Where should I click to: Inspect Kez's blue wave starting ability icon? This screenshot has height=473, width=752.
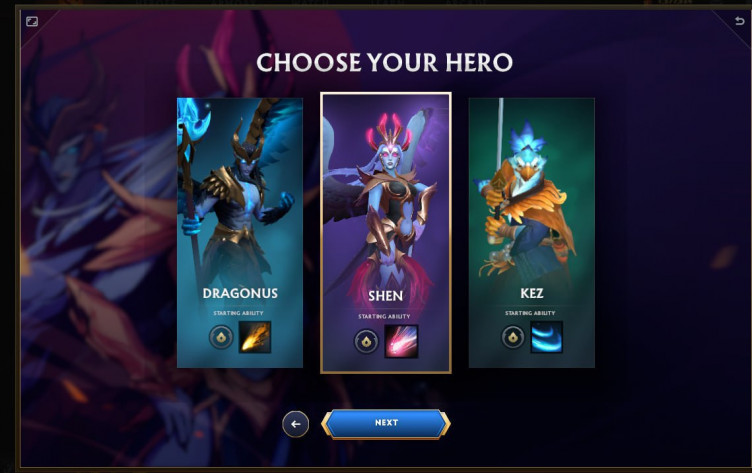tap(546, 338)
